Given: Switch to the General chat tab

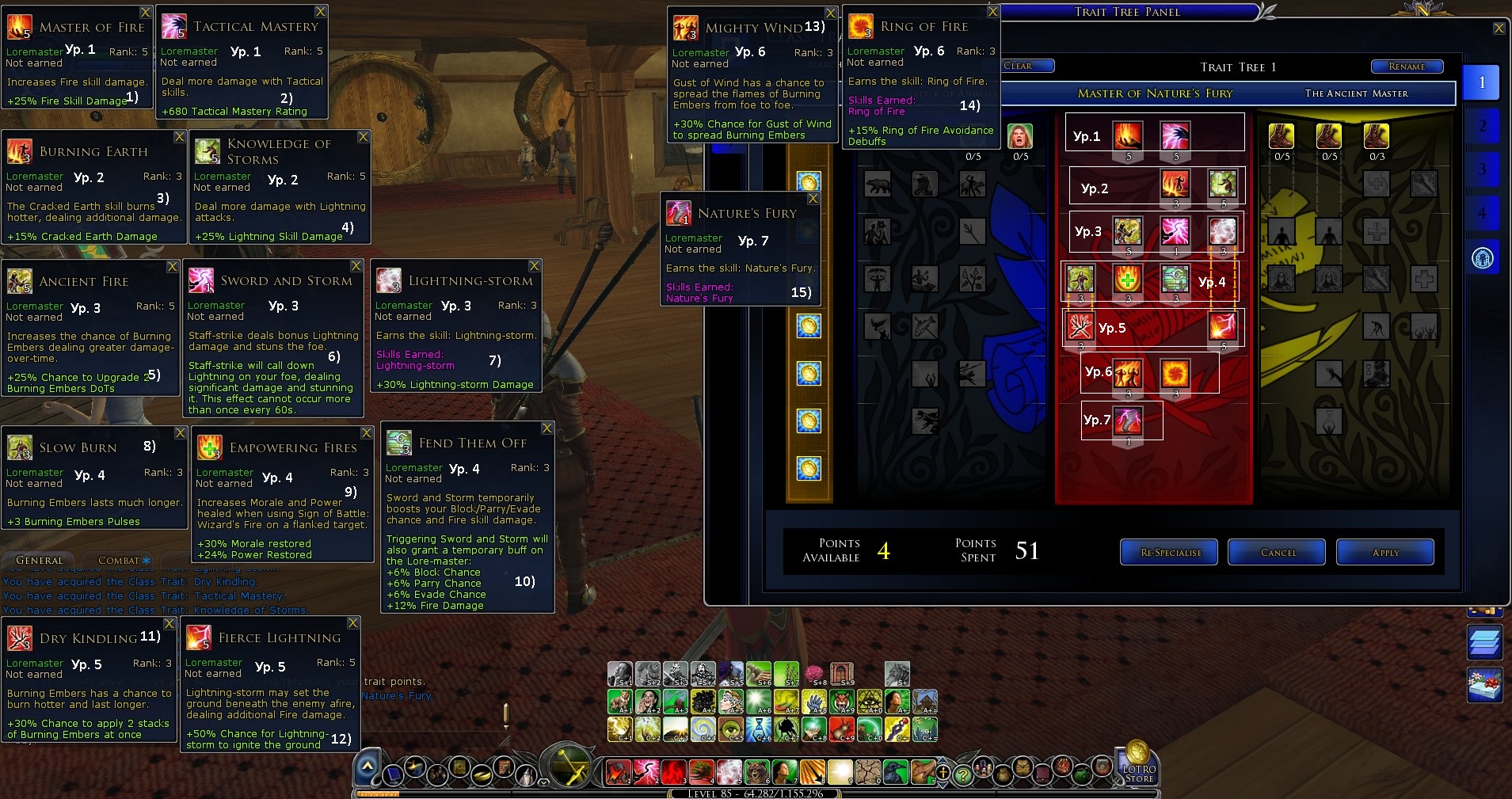Looking at the screenshot, I should coord(40,560).
